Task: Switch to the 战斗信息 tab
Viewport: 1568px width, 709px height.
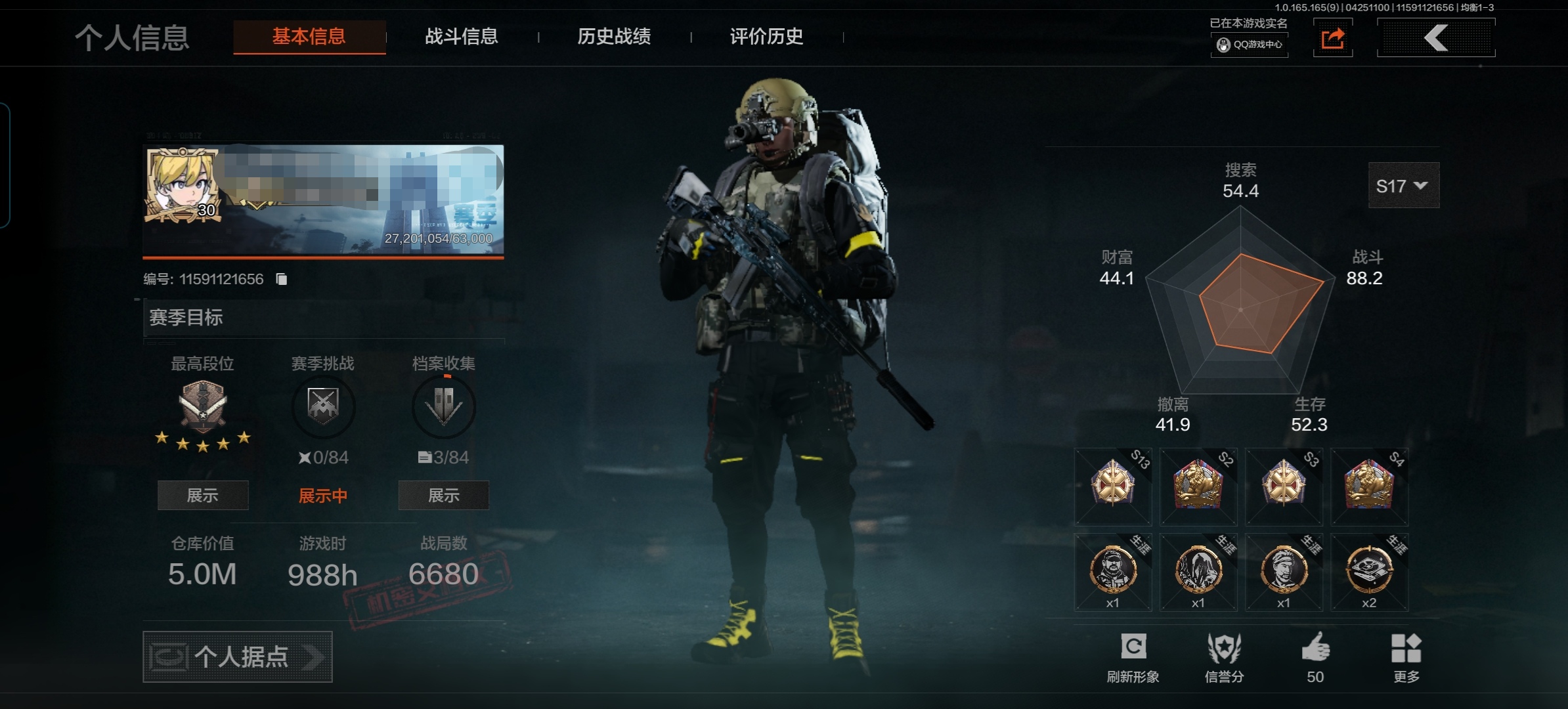Action: click(x=461, y=37)
